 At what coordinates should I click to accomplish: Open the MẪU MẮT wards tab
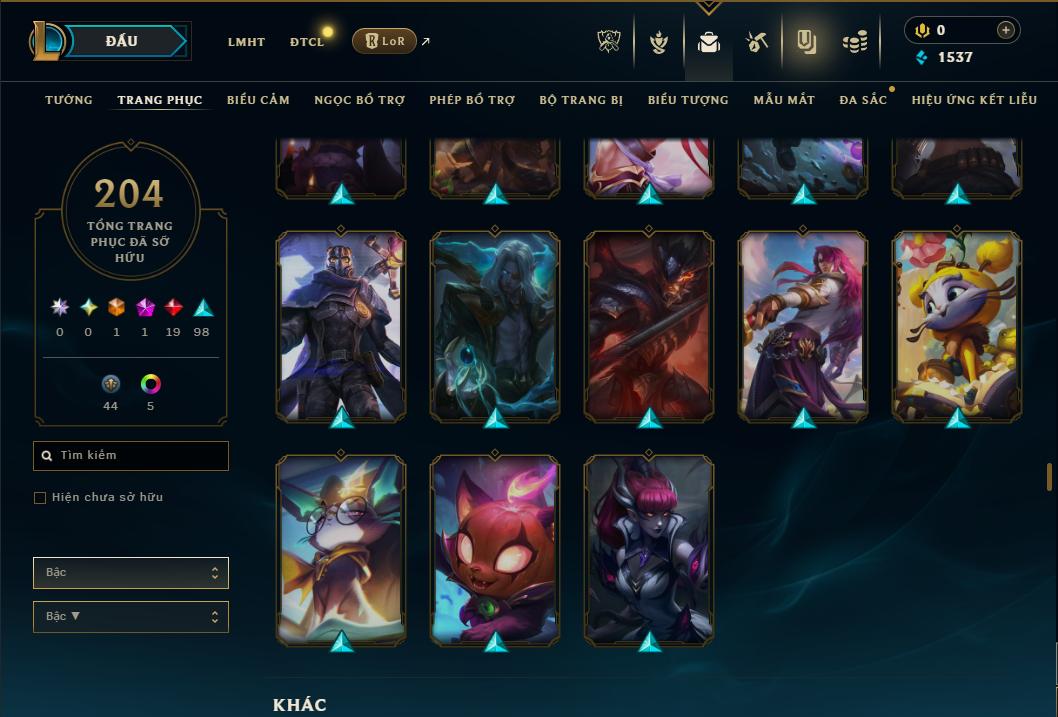coord(784,100)
